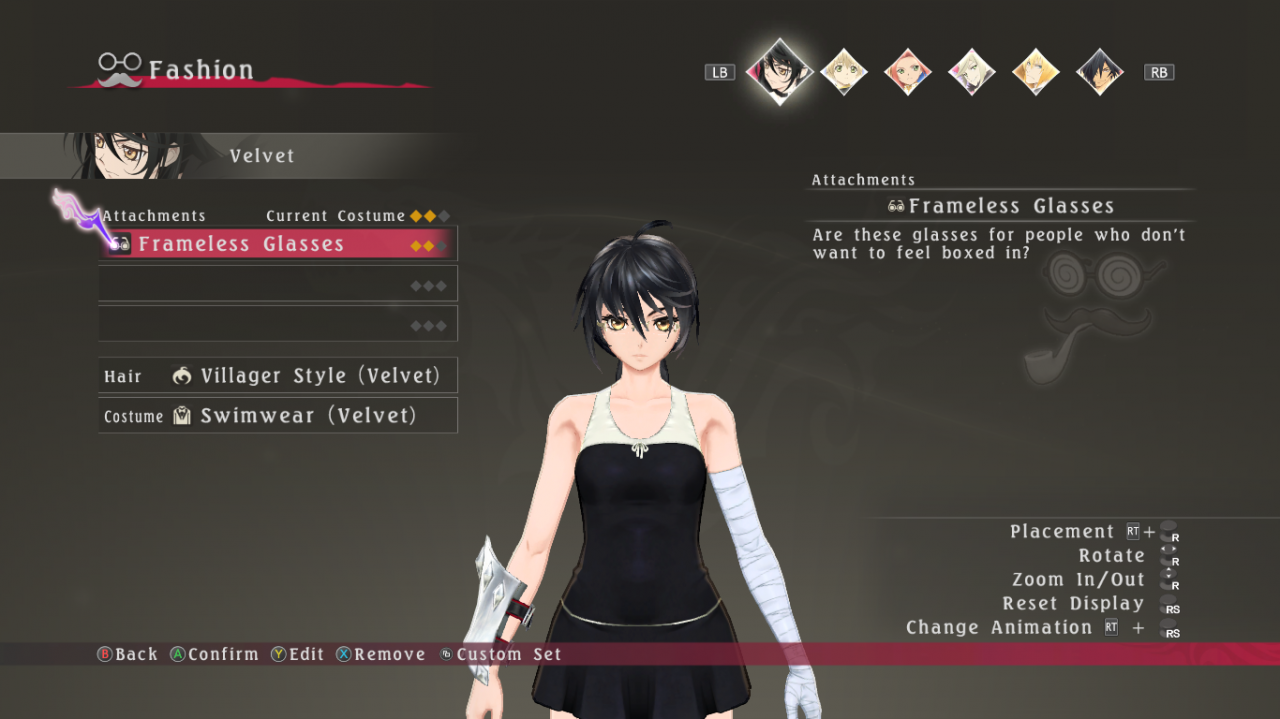Switch to Rokurou's dark-haired portrait
This screenshot has width=1280, height=719.
click(x=1099, y=72)
